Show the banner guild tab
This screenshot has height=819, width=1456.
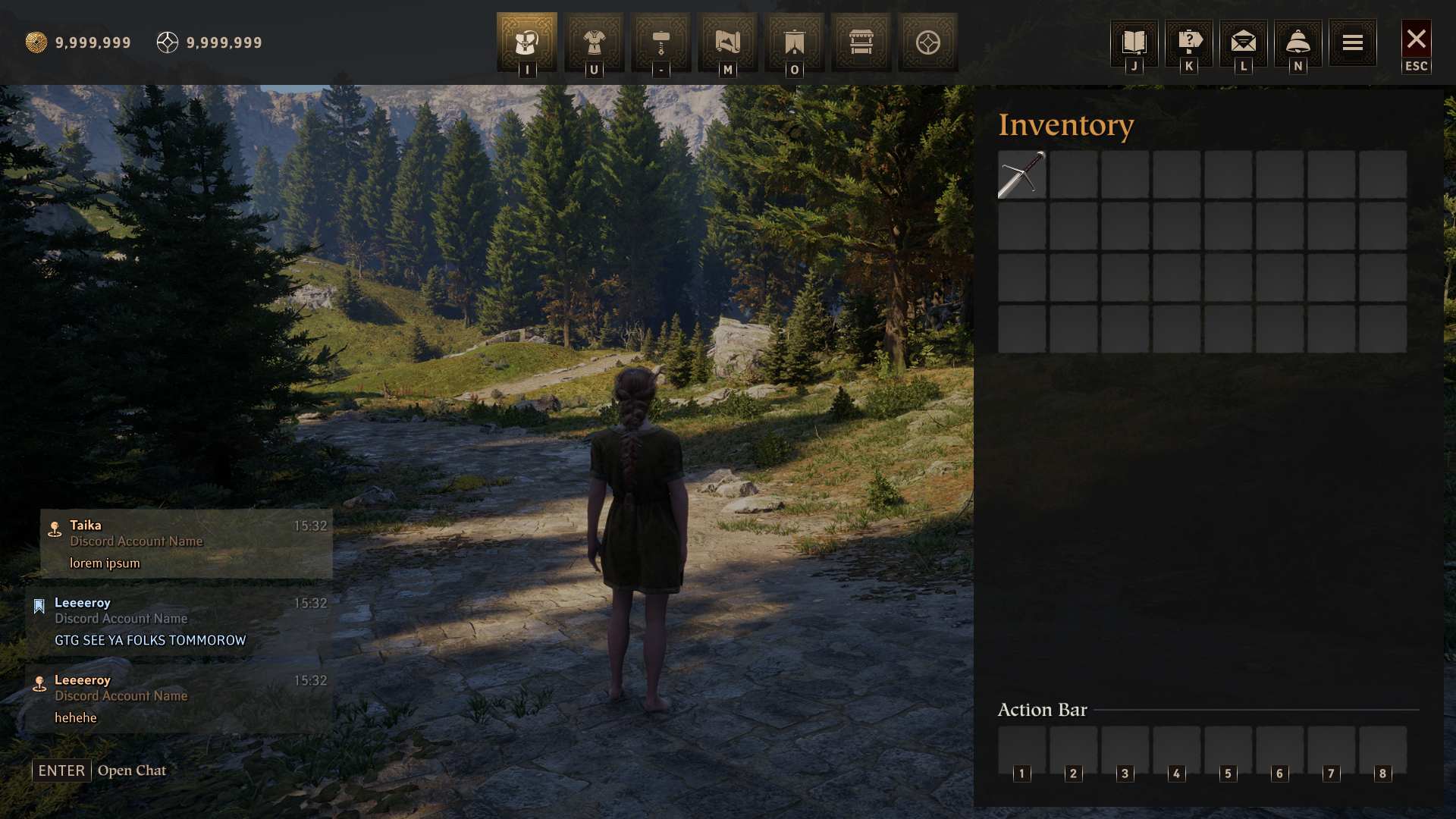pos(794,42)
